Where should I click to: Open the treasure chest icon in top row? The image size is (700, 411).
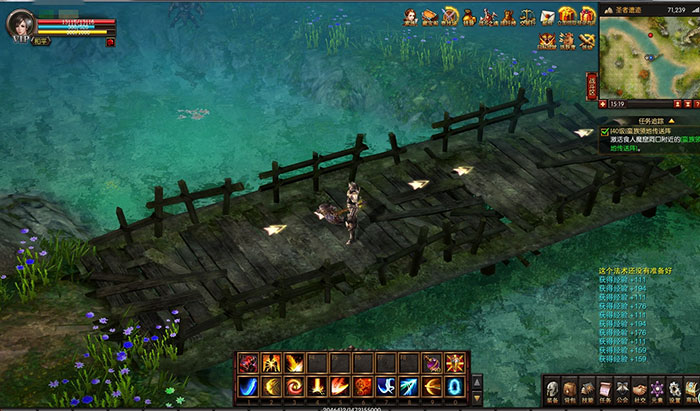429,16
